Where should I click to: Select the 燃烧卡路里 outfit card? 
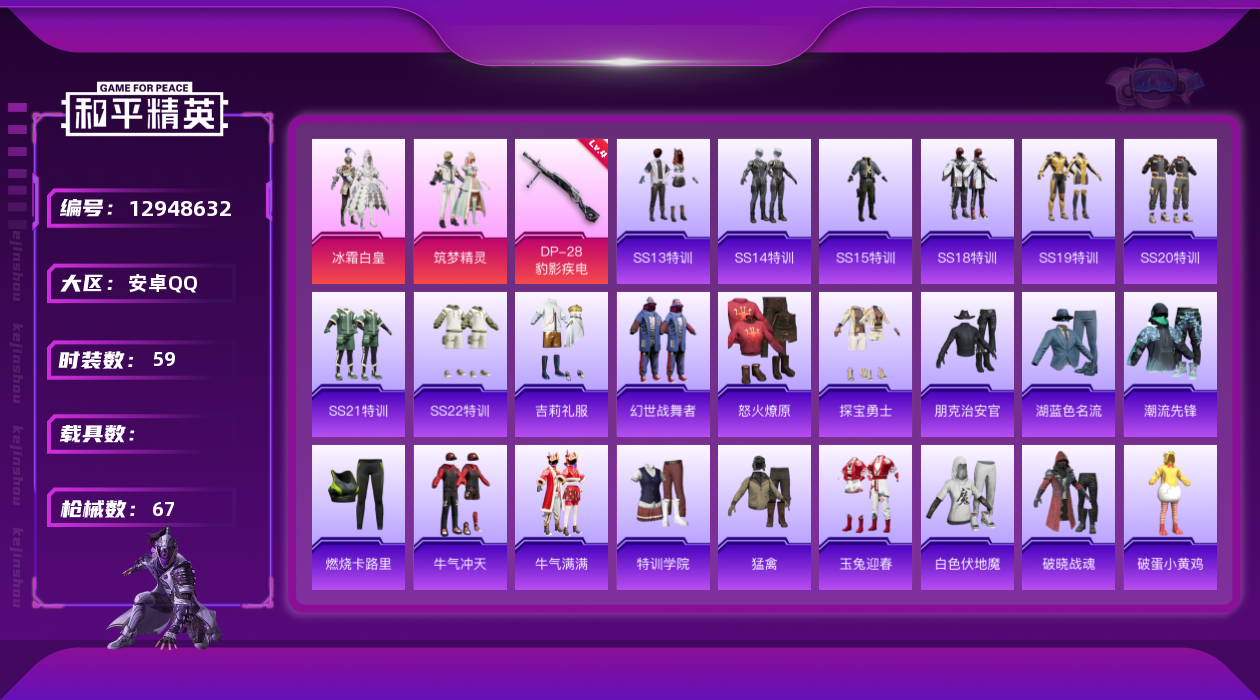tap(358, 517)
